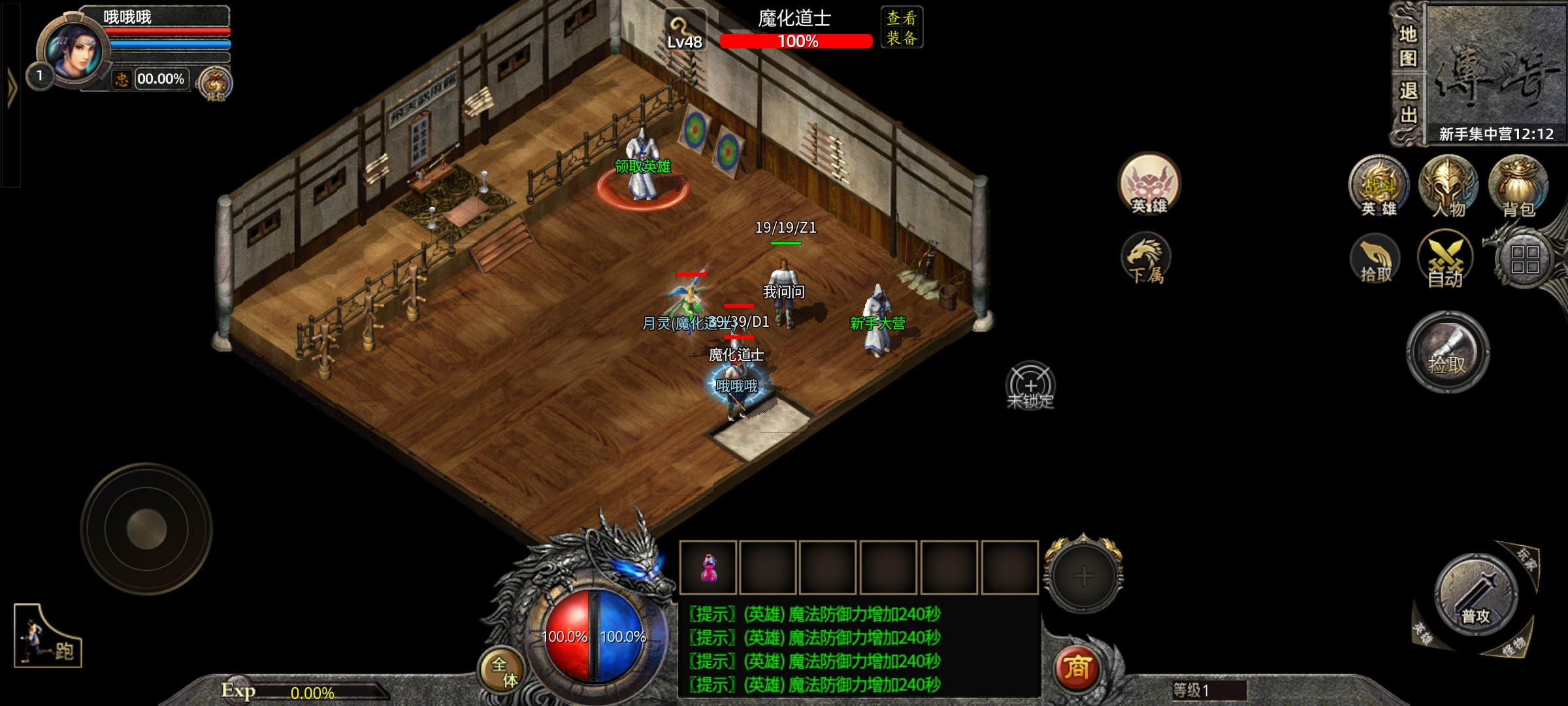1568x706 pixels.
Task: Open the 人物 character sheet
Action: (1448, 186)
